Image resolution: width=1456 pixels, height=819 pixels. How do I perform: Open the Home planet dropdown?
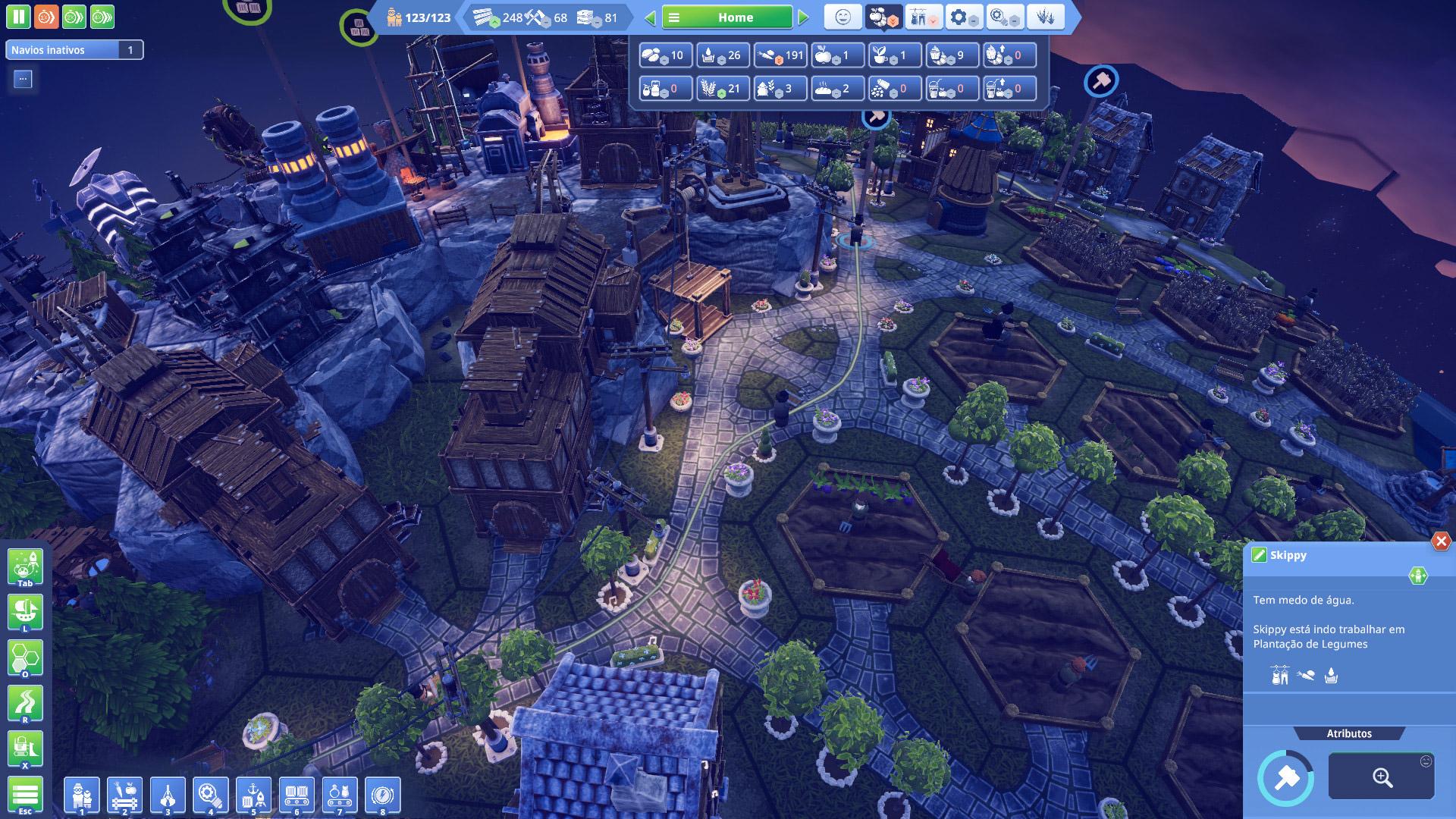tap(726, 17)
